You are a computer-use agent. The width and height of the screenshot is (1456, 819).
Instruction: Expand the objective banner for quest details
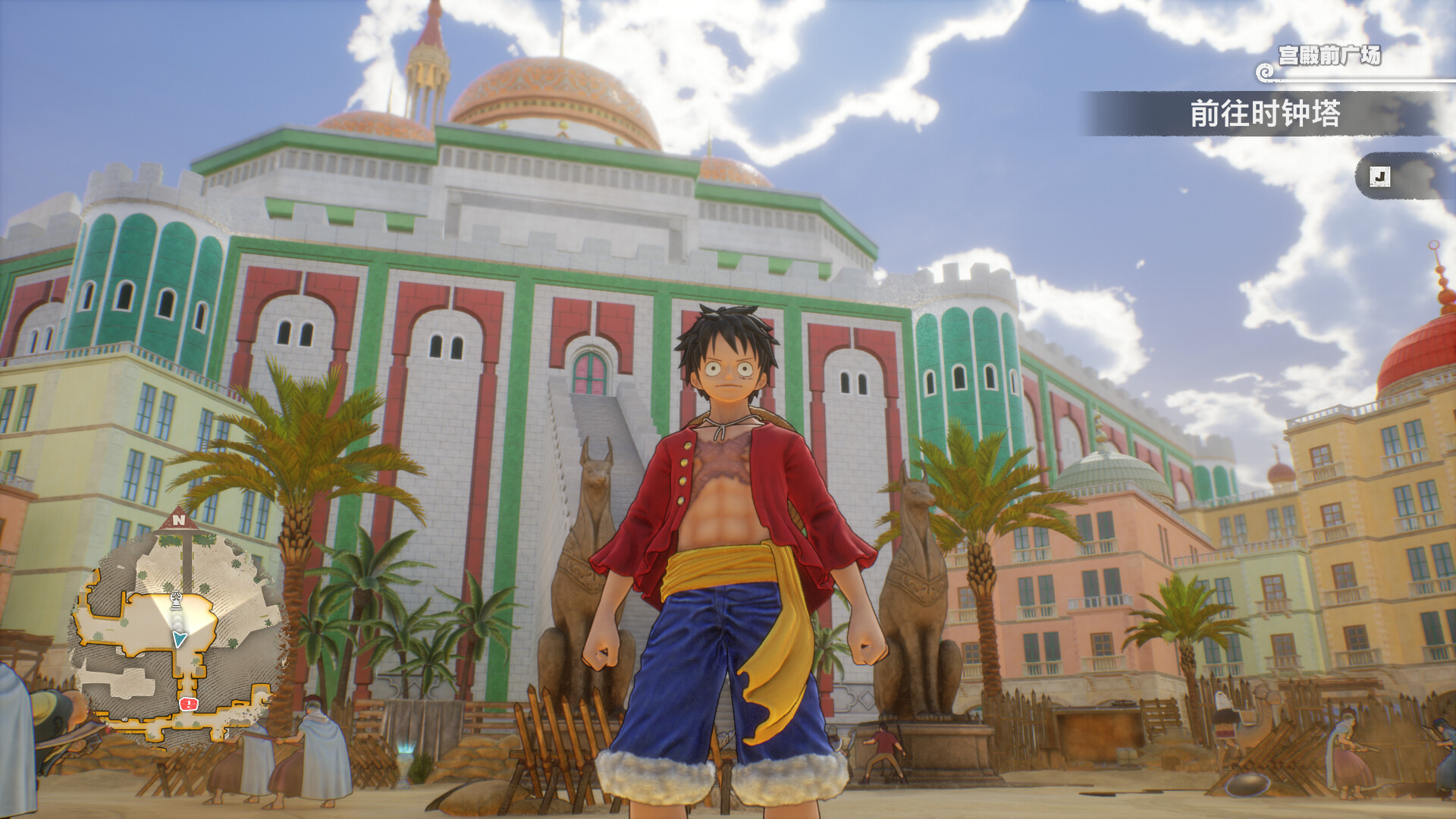[x=1289, y=115]
